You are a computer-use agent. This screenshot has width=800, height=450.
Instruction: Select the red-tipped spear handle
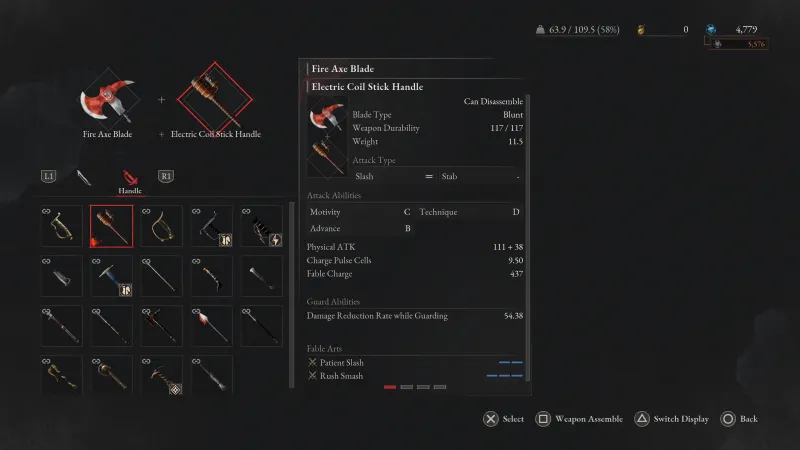(212, 326)
